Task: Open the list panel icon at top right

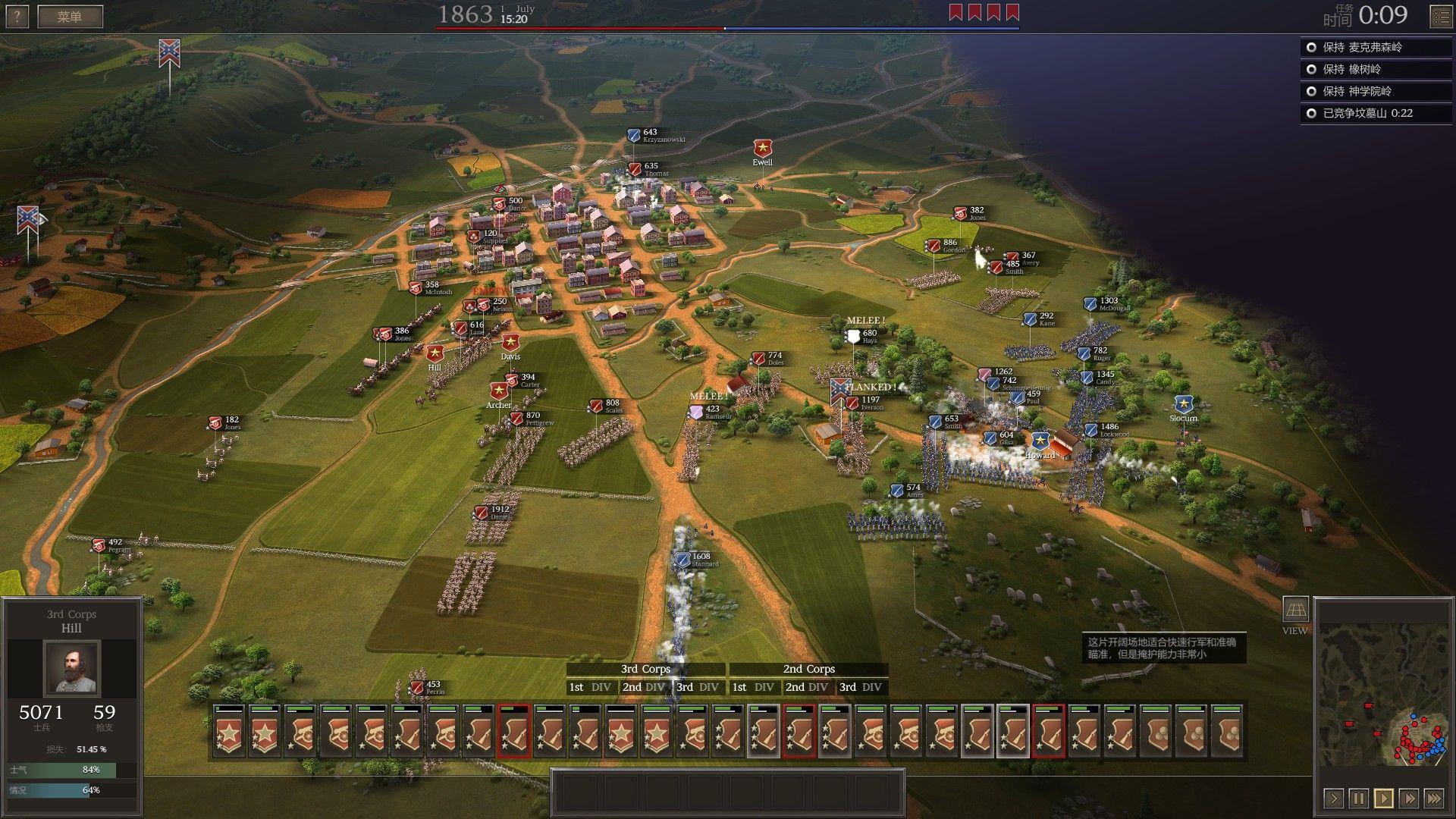Action: 1441,16
